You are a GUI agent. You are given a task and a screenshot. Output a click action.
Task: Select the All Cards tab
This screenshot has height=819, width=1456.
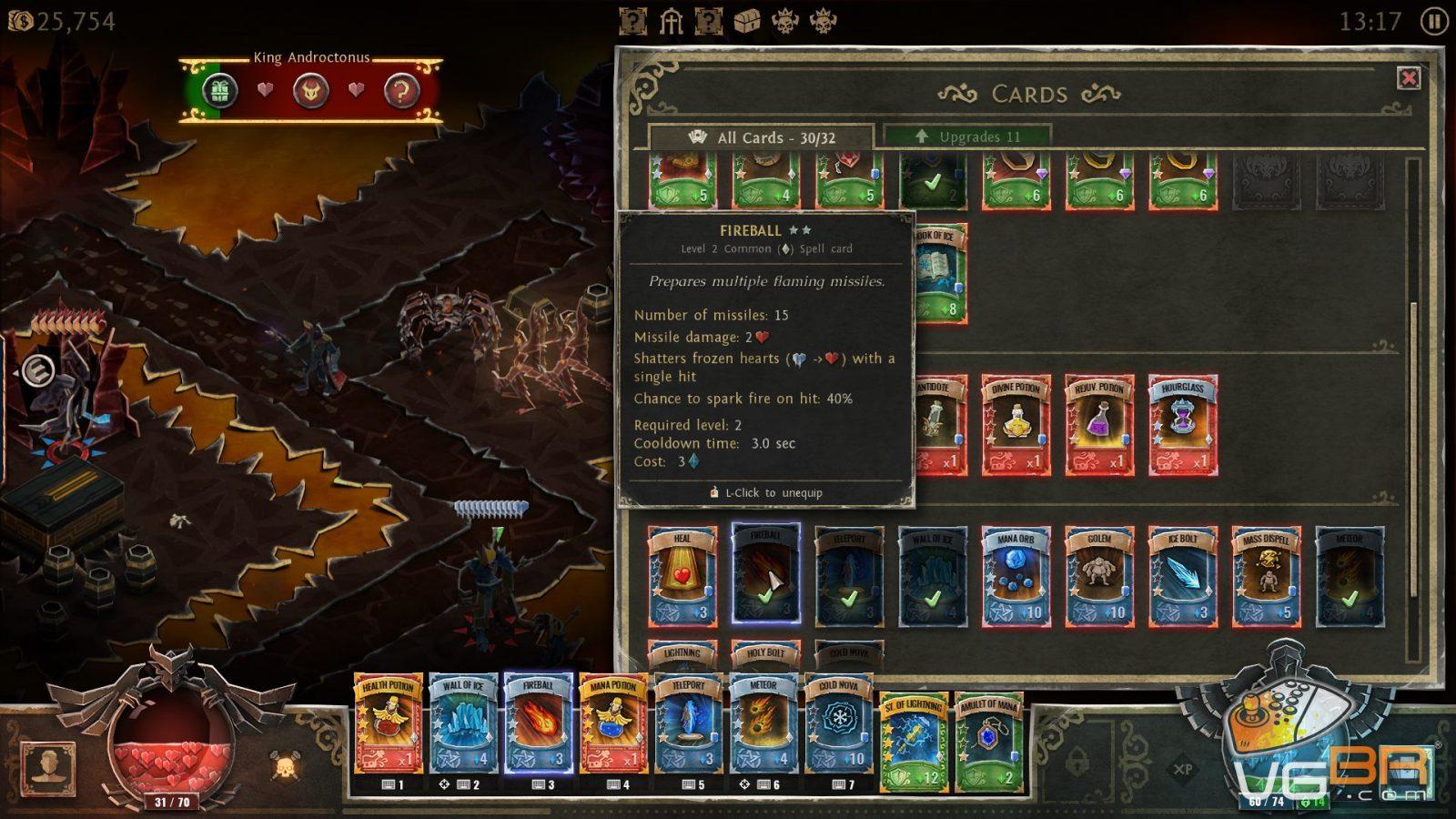point(761,137)
